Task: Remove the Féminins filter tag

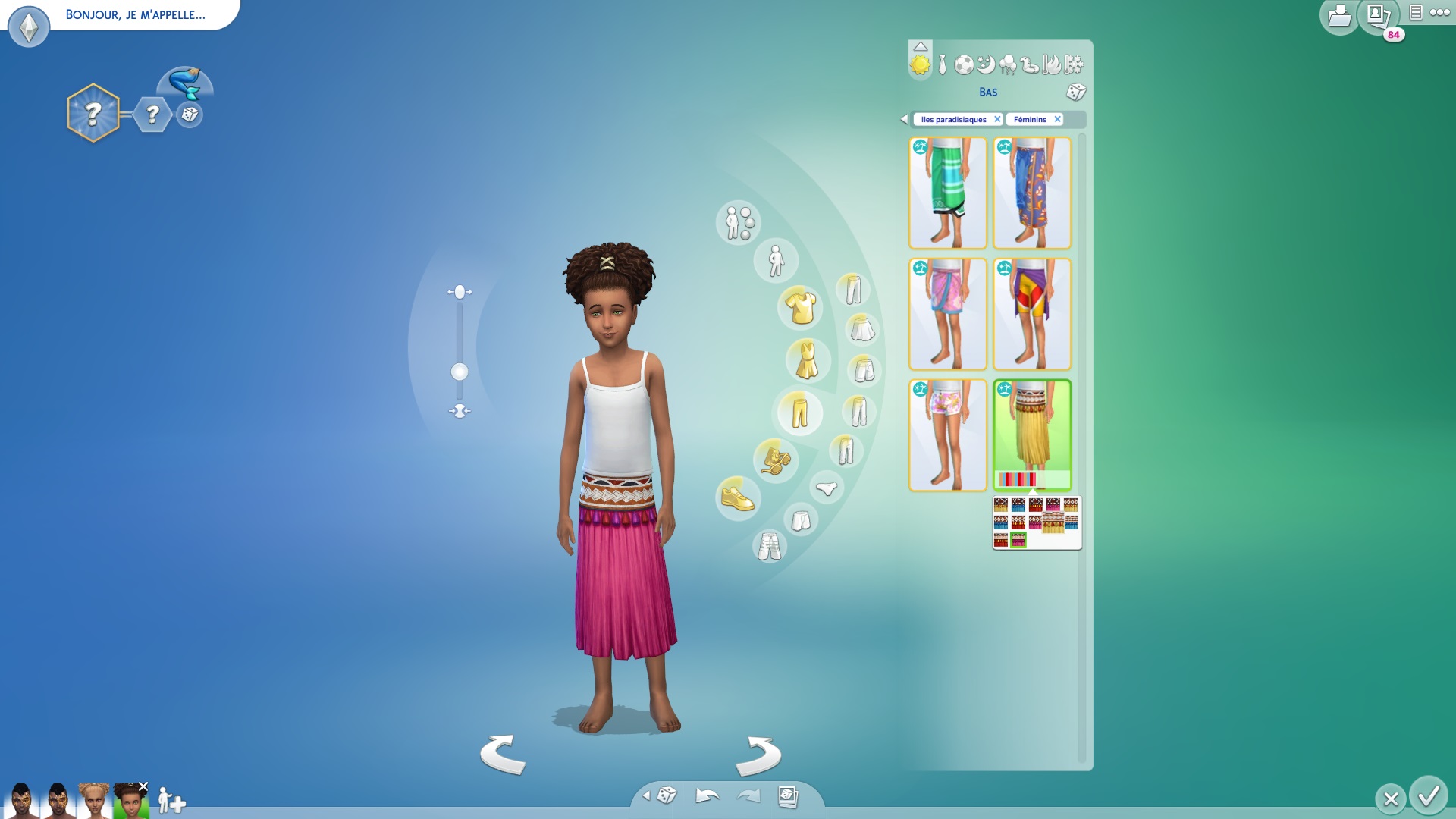Action: (1057, 119)
